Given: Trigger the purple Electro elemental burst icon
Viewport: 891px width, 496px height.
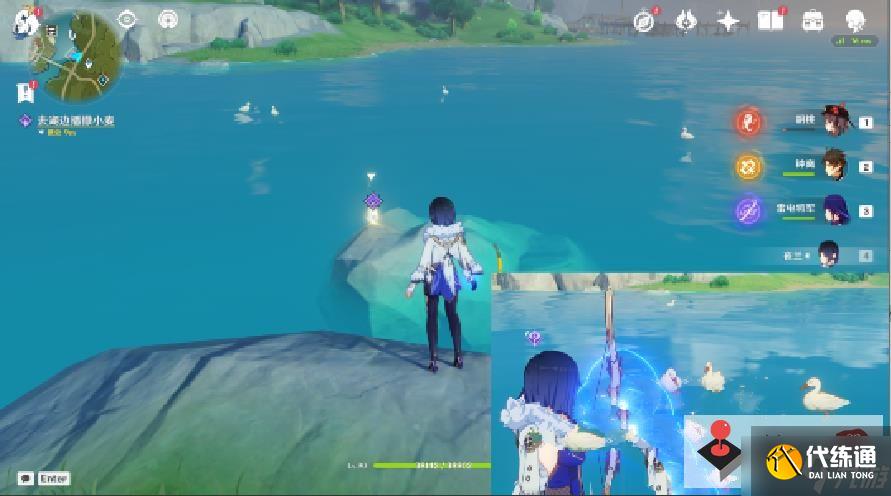Looking at the screenshot, I should [747, 210].
